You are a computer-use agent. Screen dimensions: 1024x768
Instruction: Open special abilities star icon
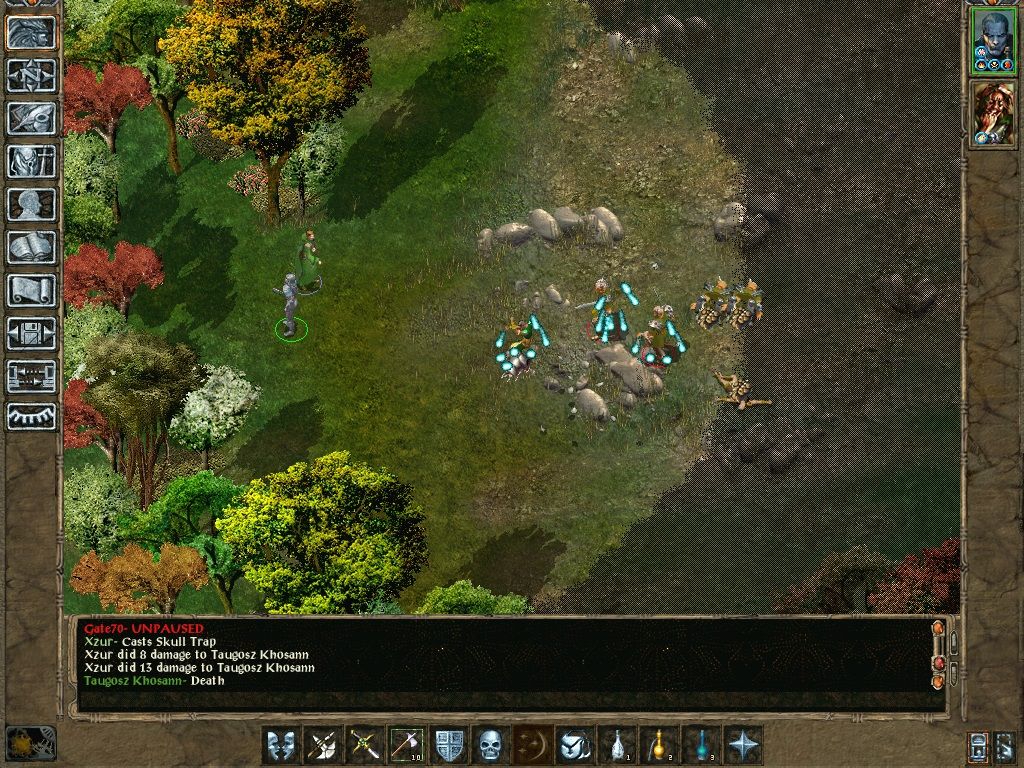pyautogui.click(x=742, y=745)
